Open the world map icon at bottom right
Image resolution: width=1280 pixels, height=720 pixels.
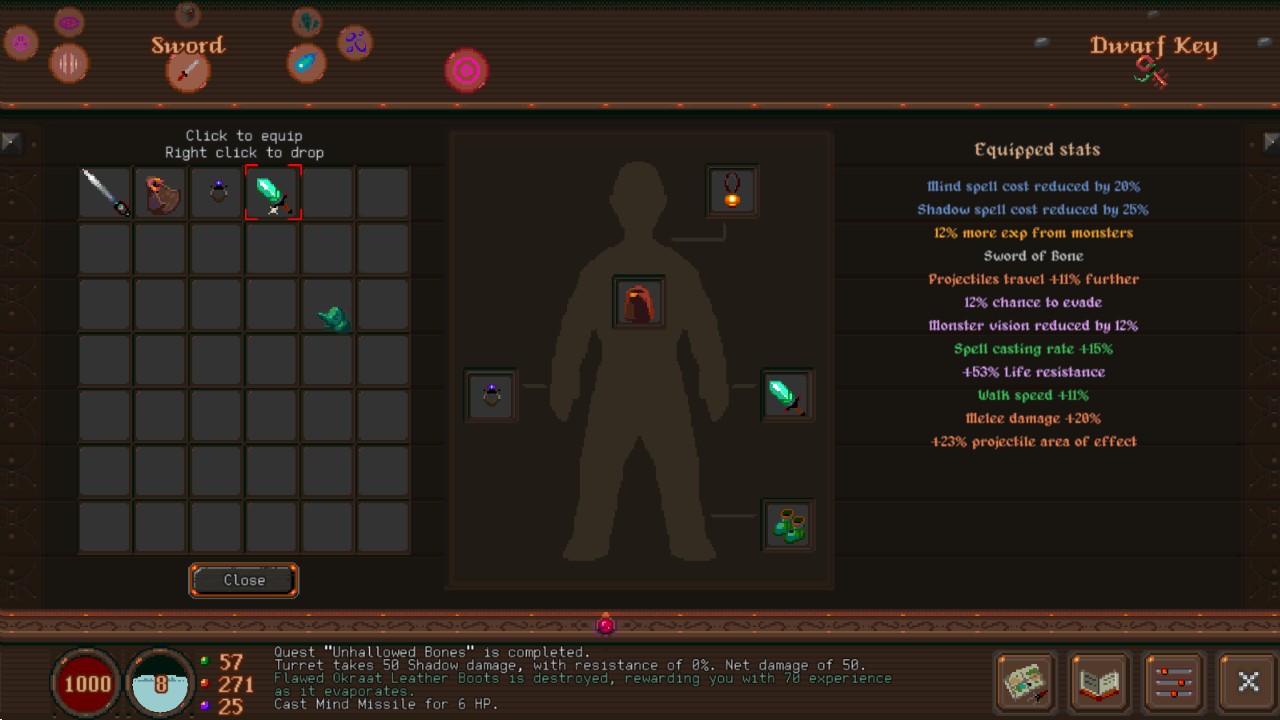1025,682
